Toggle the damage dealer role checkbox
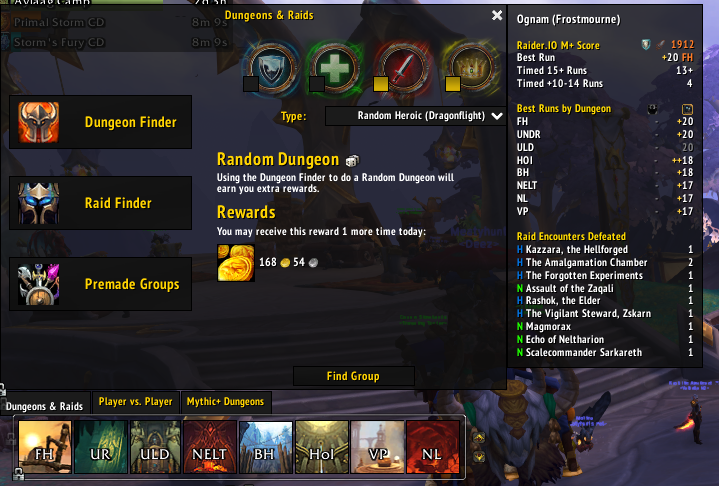The image size is (719, 486). coord(381,85)
